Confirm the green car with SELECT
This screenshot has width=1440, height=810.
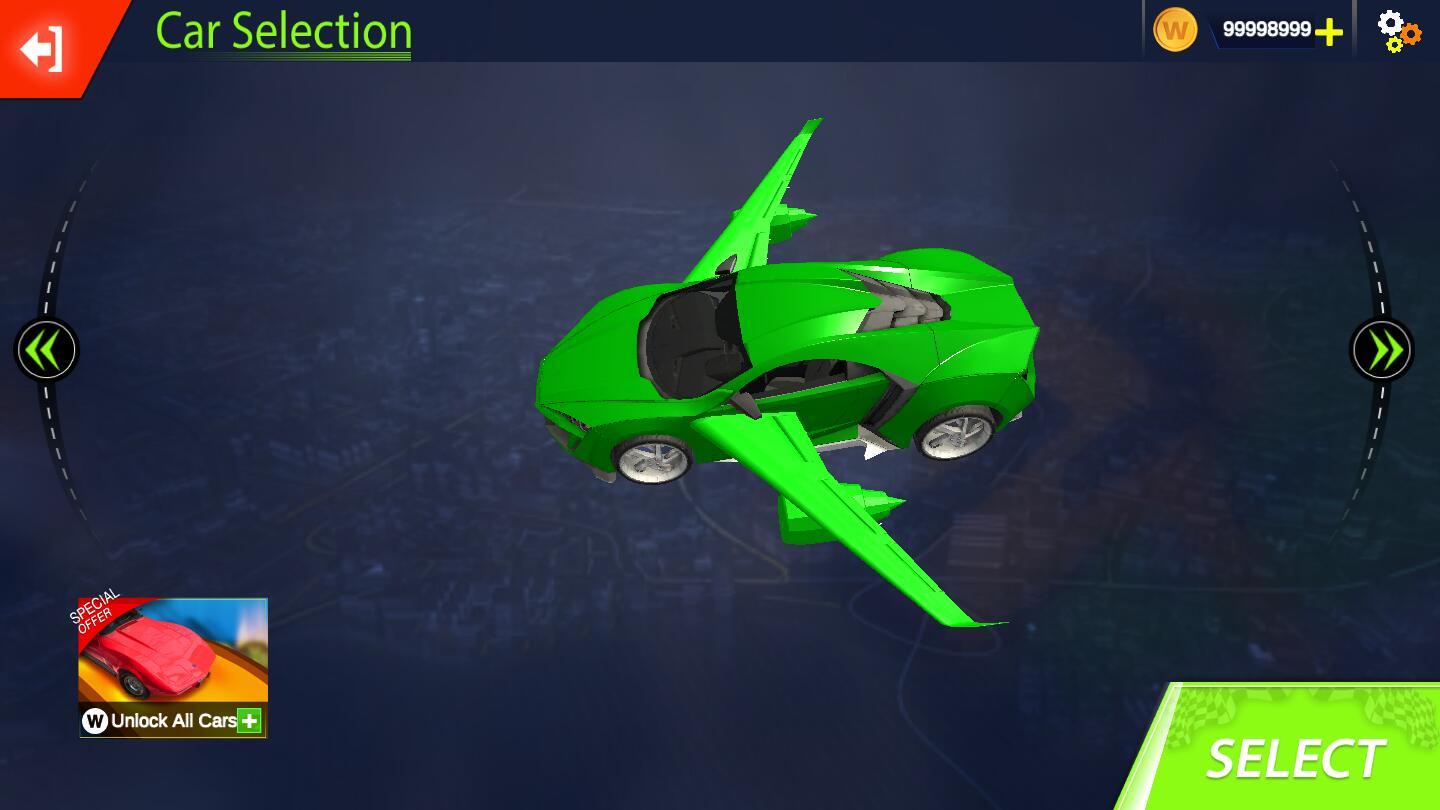coord(1296,758)
